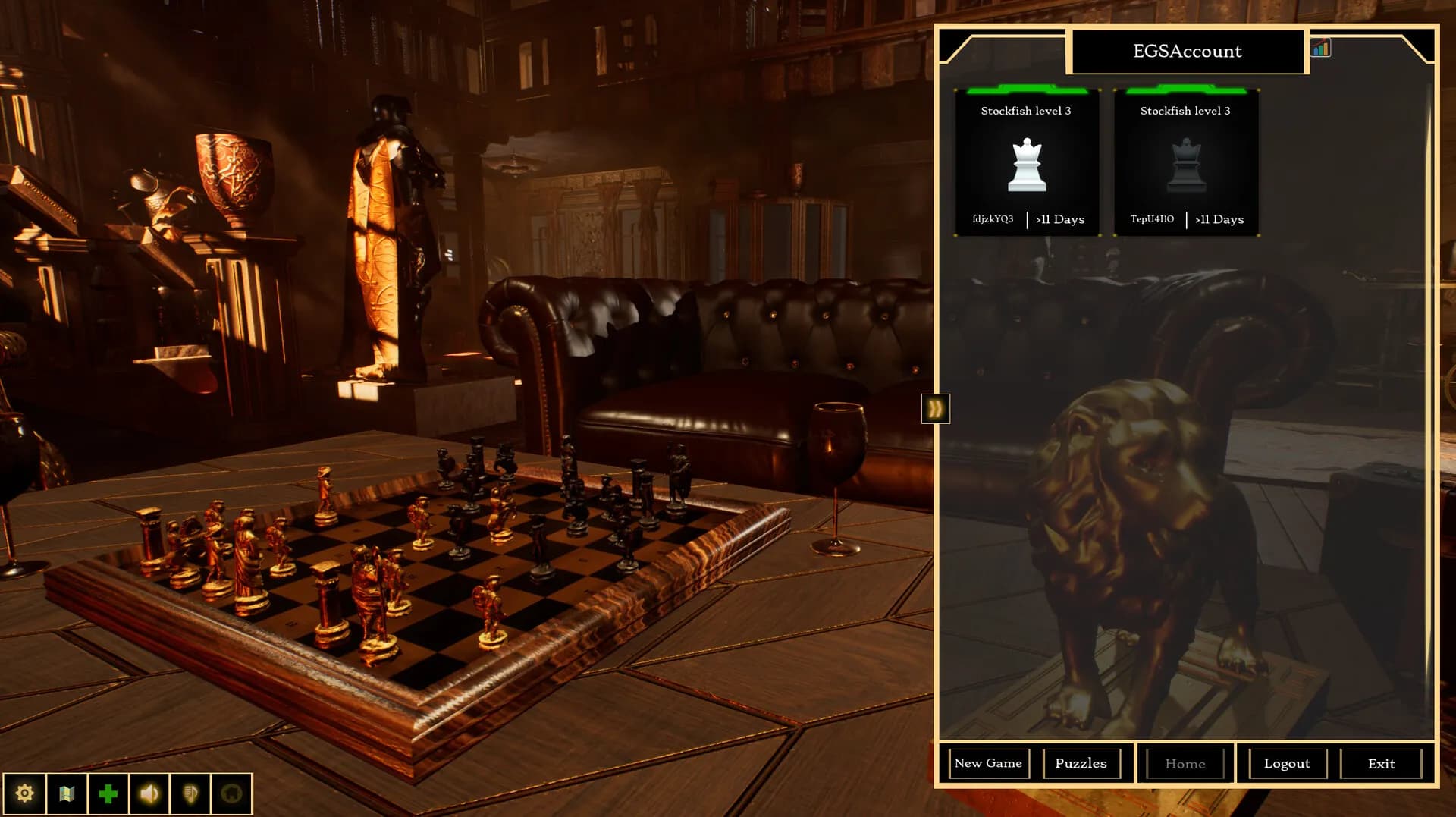
Task: Resume the white queen Stockfish game
Action: tap(1027, 163)
